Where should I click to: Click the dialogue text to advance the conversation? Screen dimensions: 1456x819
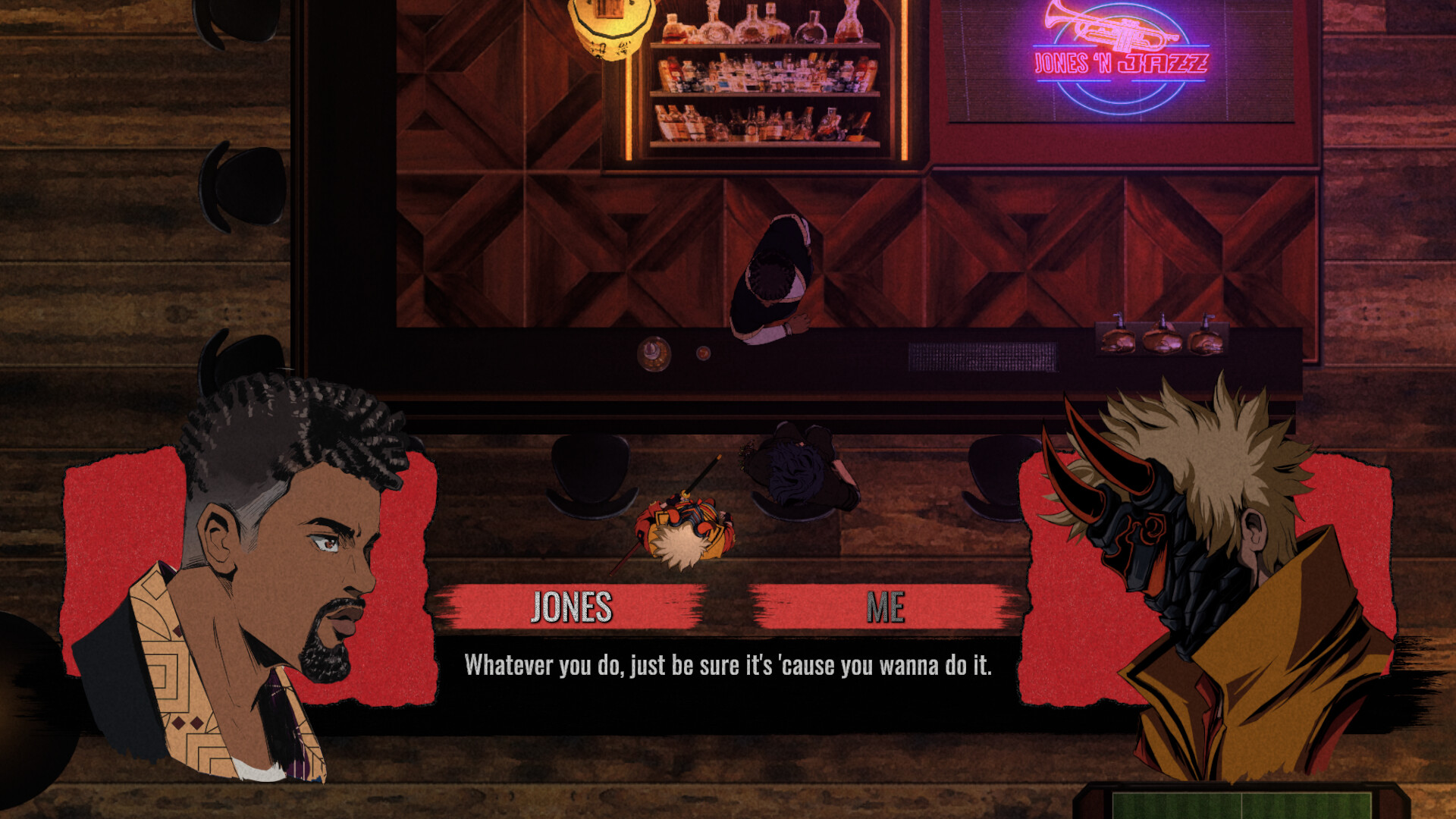click(730, 664)
